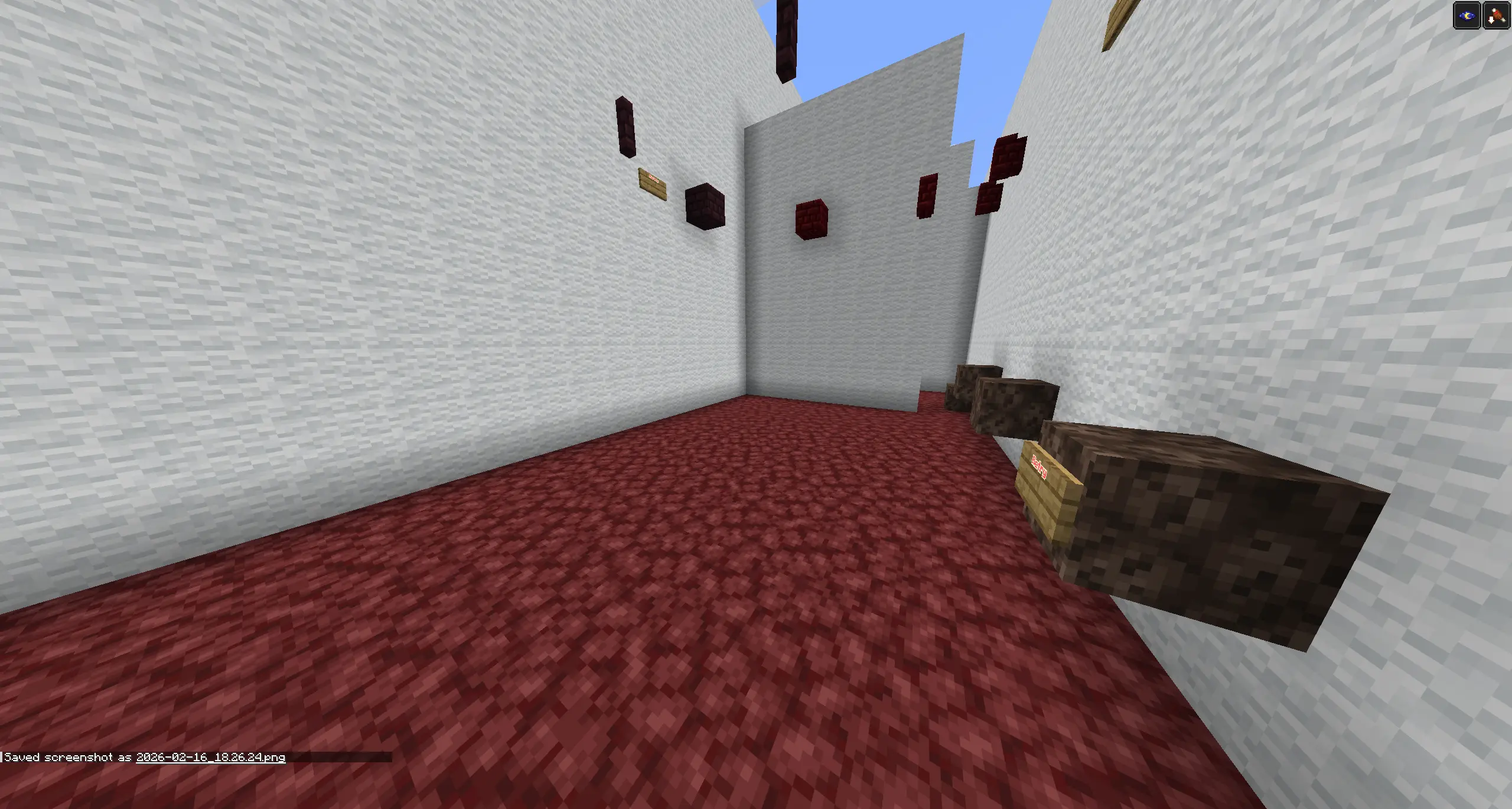Click the small nether brick block right of center wall
1512x809 pixels.
(928, 195)
